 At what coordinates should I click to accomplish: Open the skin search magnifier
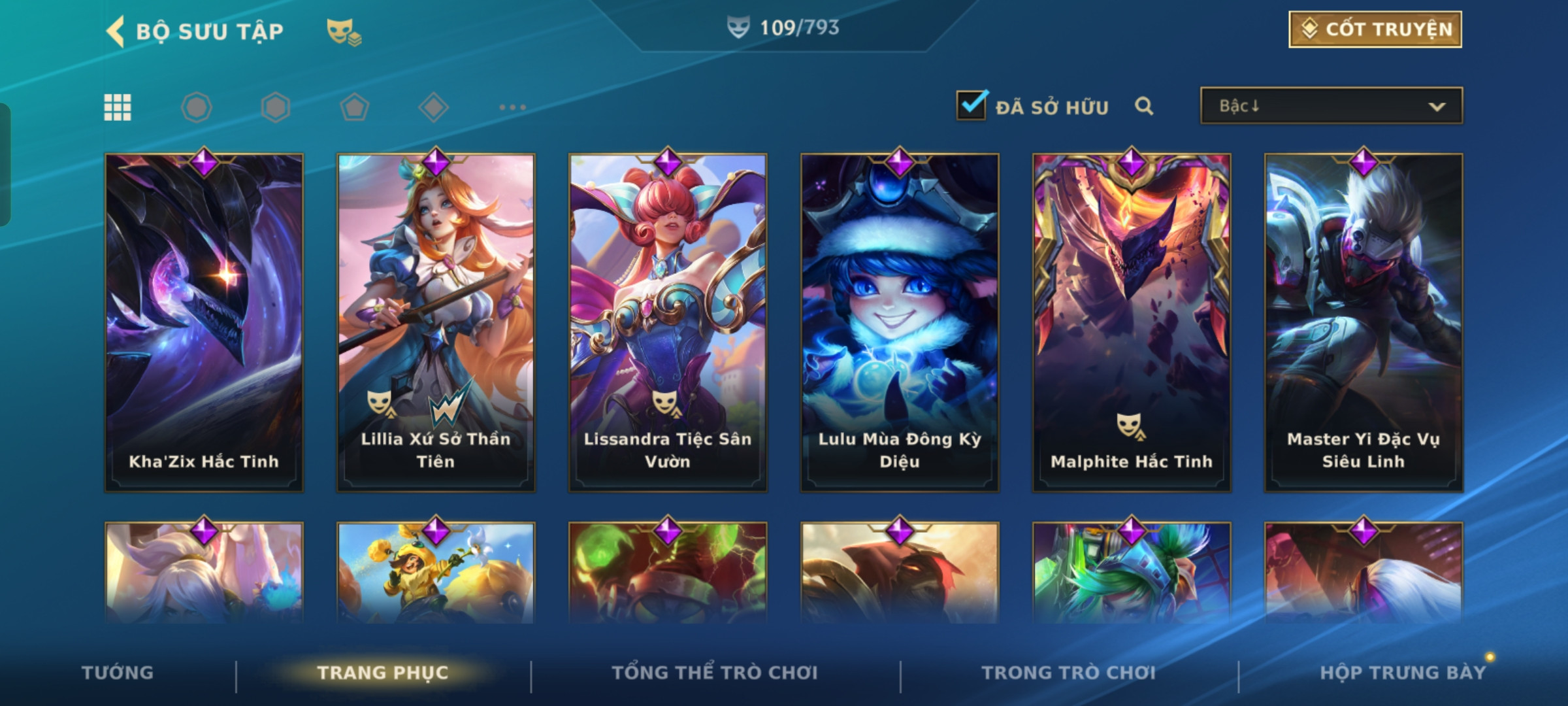click(x=1143, y=106)
